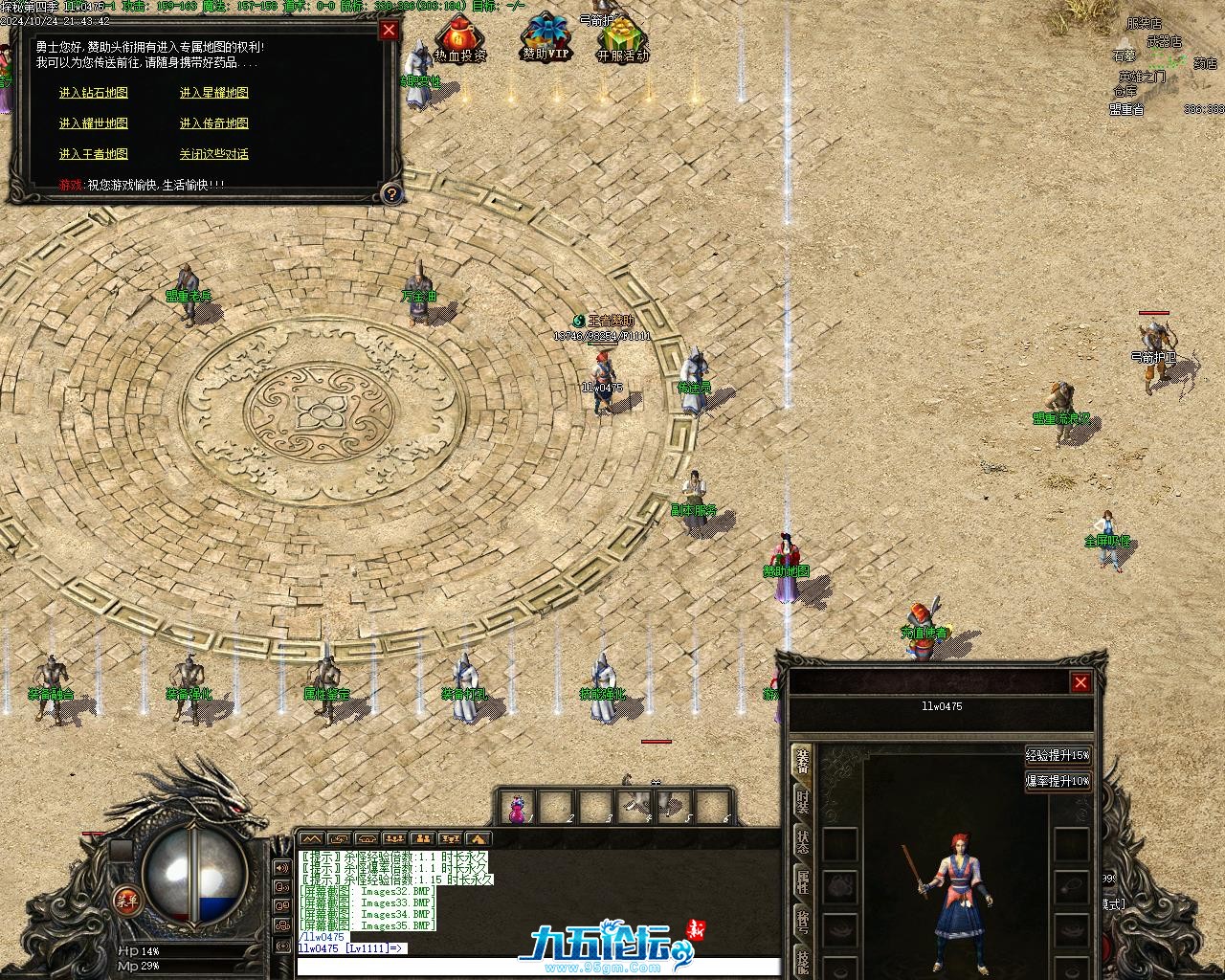Choose 关闭这些对话 to end dialogue
Viewport: 1225px width, 980px height.
coord(213,154)
